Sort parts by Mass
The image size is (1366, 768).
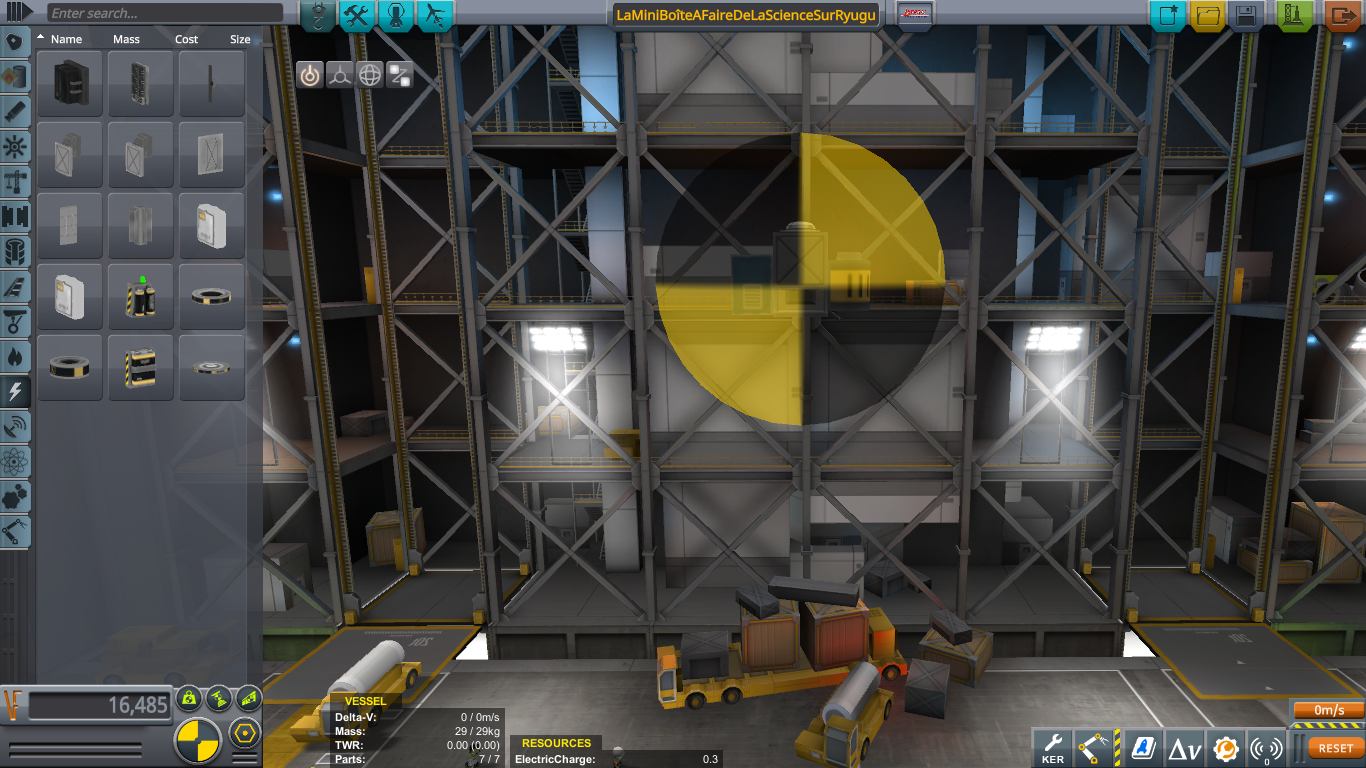[x=126, y=39]
